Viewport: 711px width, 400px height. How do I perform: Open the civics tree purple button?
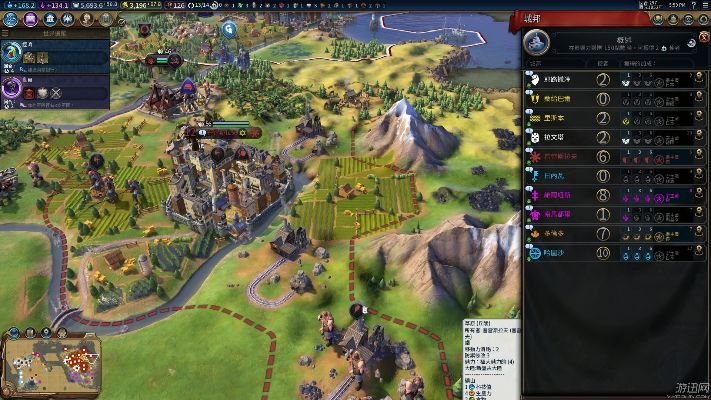point(28,18)
